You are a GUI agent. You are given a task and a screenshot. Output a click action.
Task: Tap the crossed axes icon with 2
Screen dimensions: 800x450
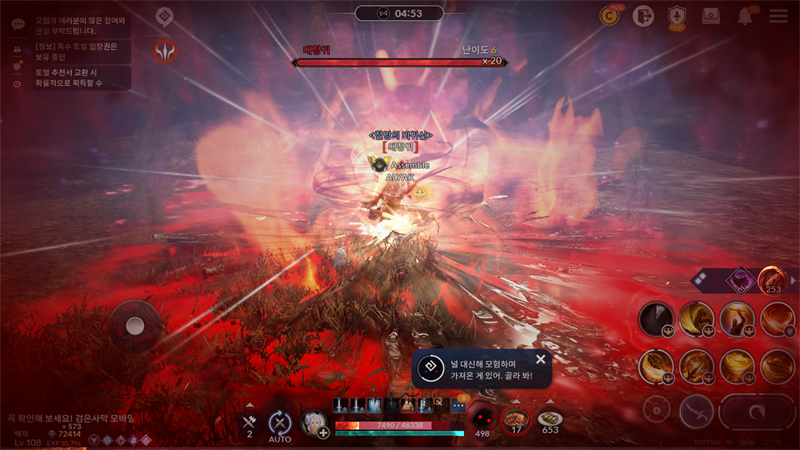pyautogui.click(x=249, y=422)
